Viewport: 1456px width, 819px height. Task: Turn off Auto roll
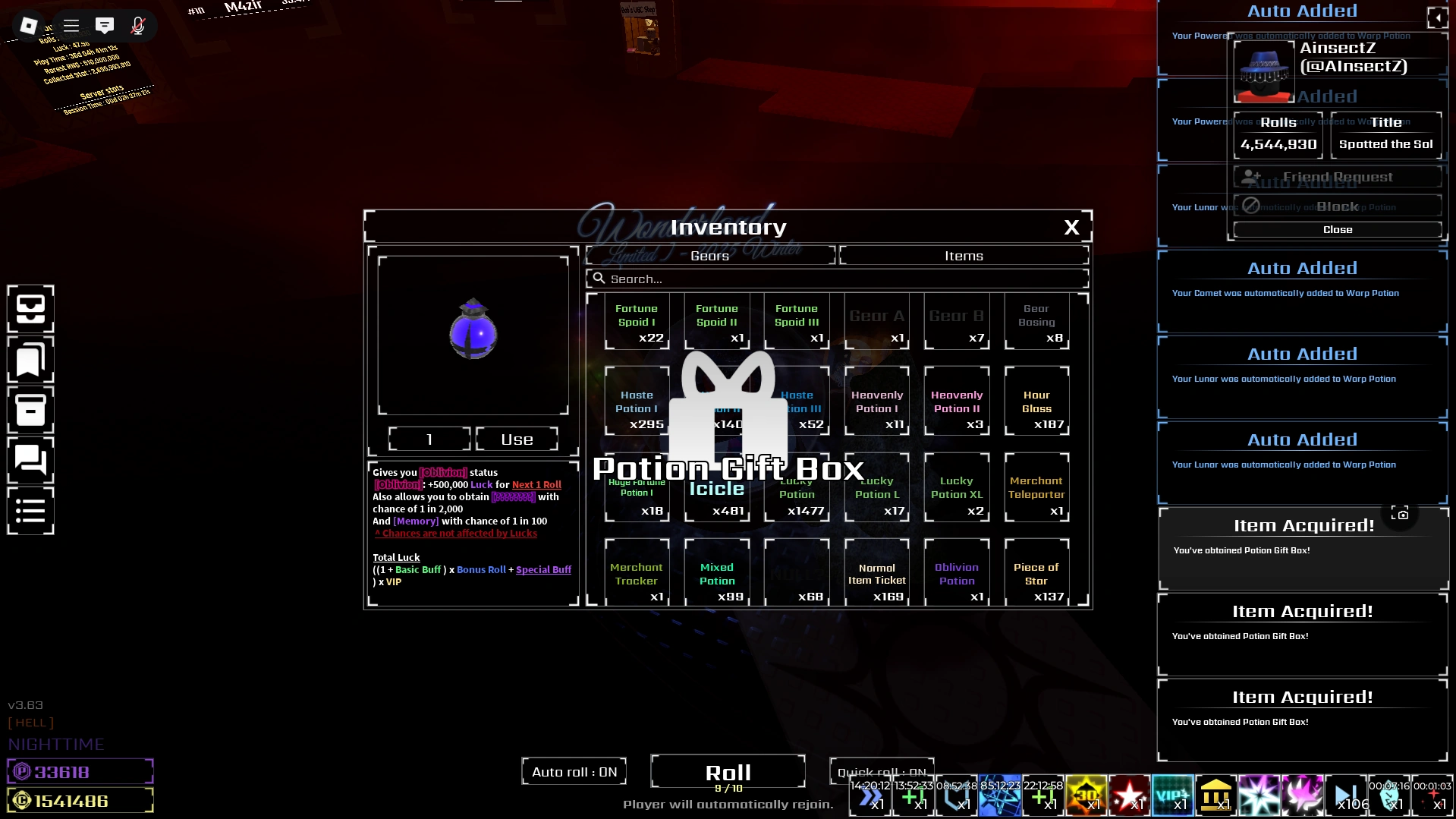point(573,770)
